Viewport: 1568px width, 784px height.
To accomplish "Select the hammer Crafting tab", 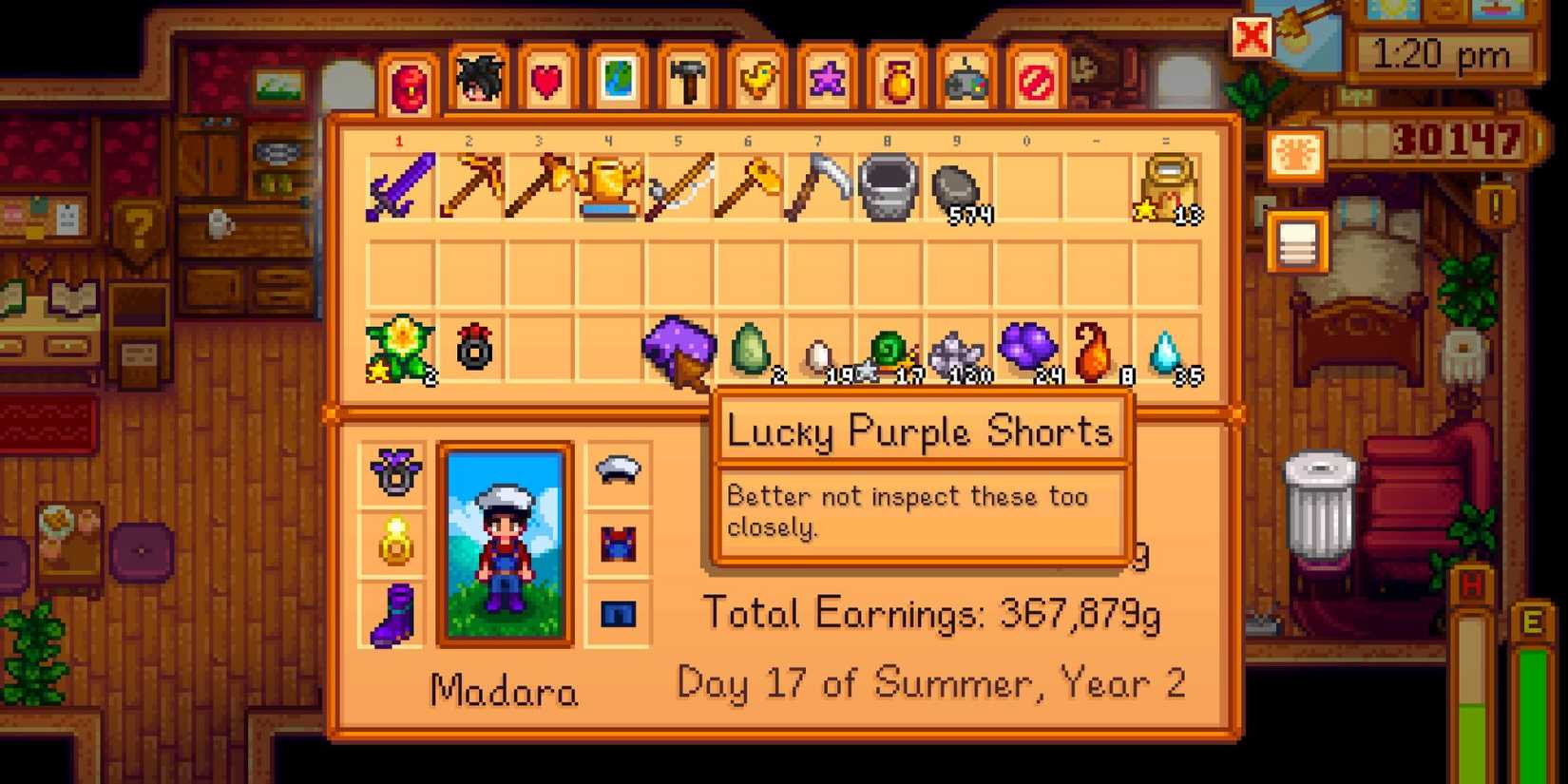I will coord(687,81).
